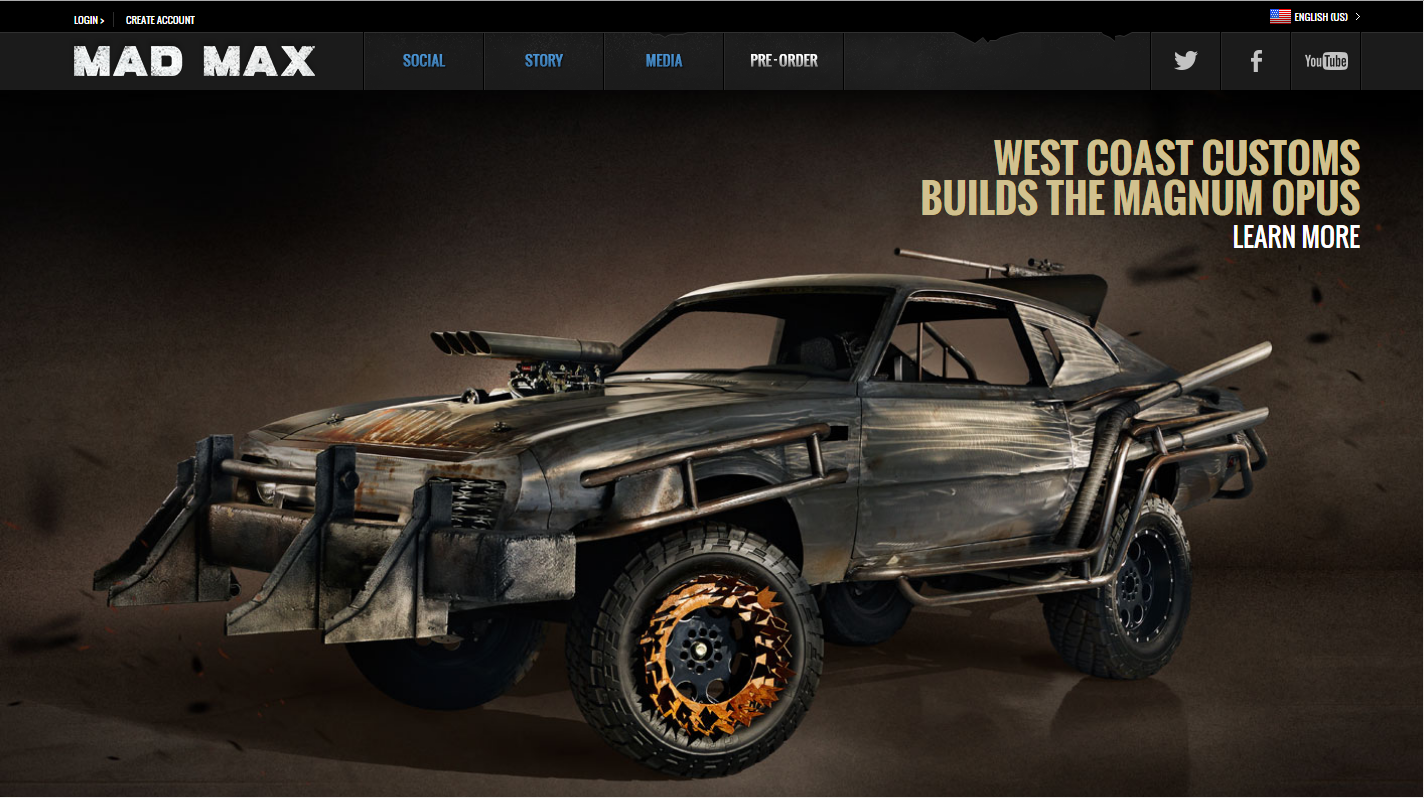This screenshot has height=798, width=1424.
Task: Switch to the STORY tab
Action: (543, 61)
